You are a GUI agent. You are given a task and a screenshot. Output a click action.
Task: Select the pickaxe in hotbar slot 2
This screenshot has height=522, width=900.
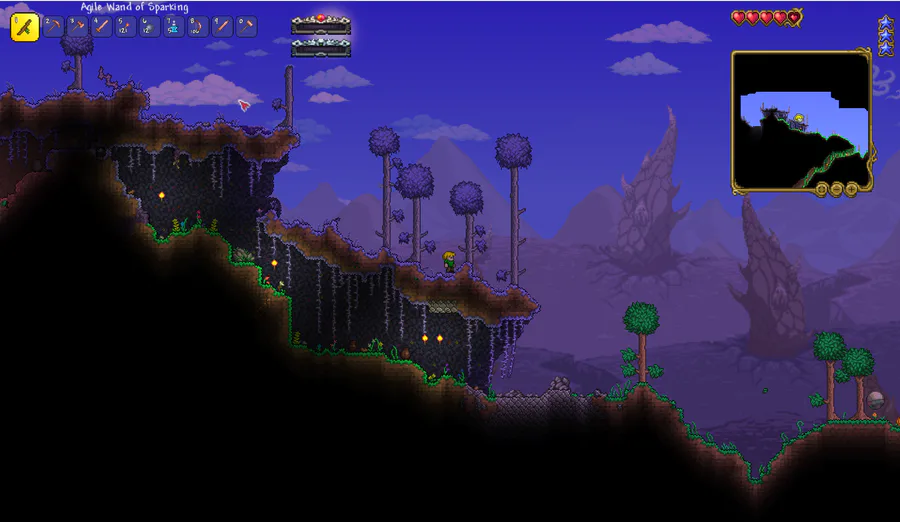[x=53, y=27]
